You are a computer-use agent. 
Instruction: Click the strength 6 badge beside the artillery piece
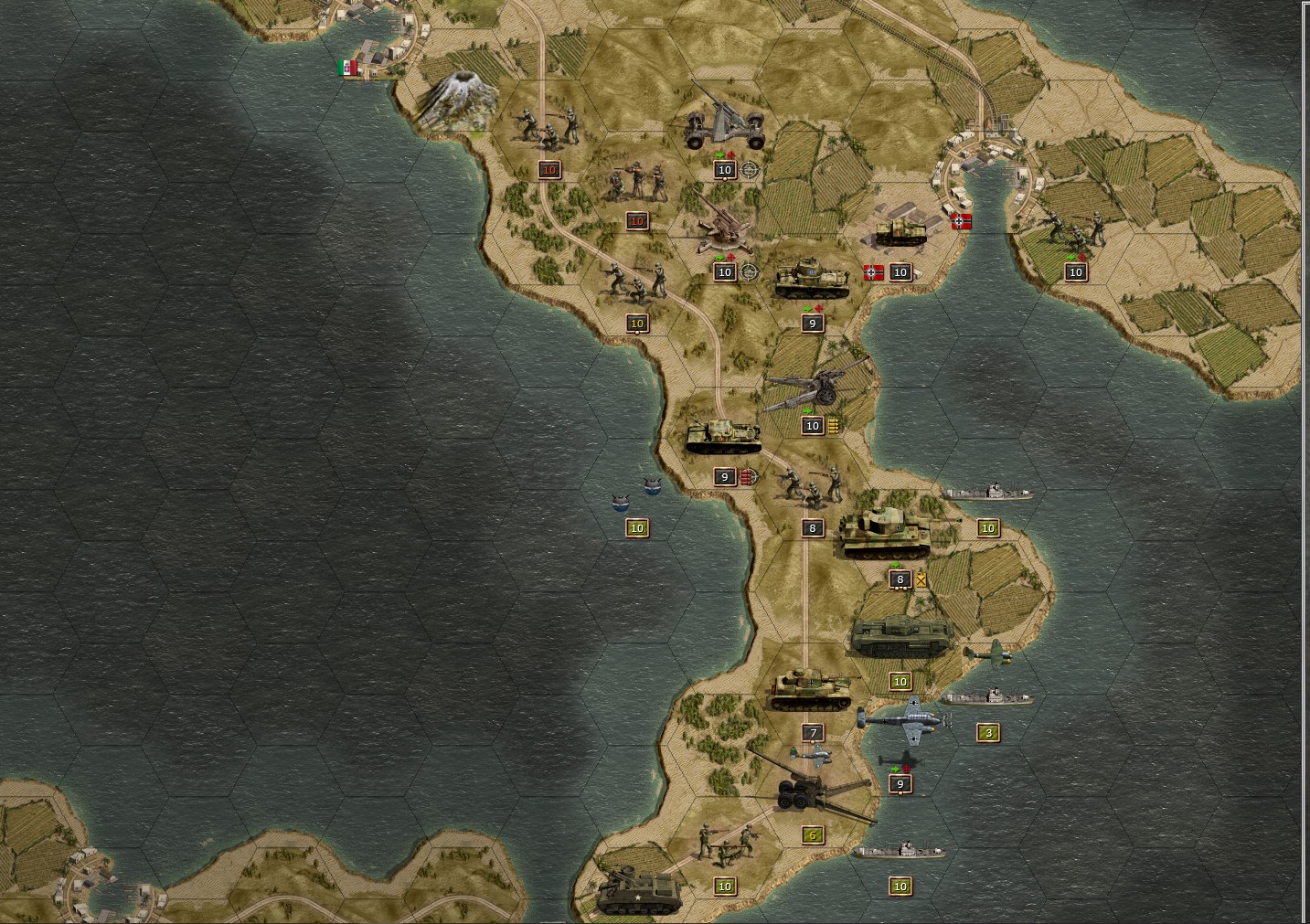click(811, 834)
